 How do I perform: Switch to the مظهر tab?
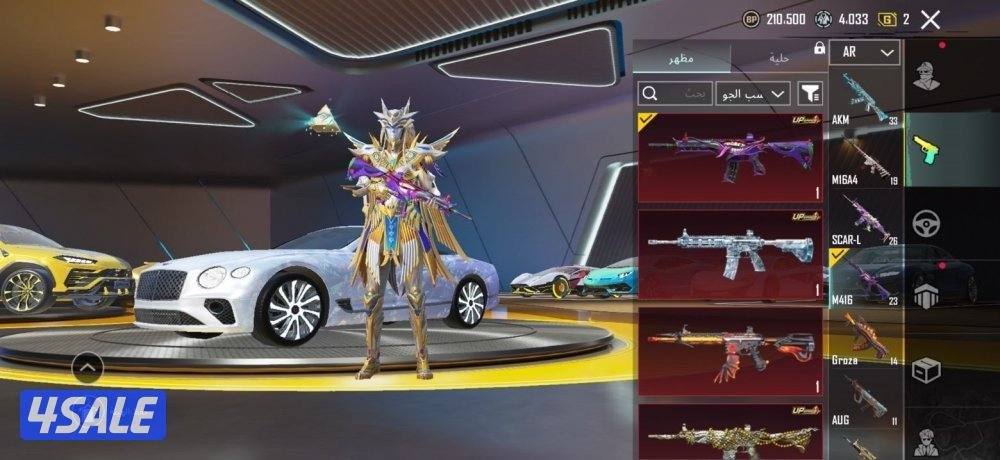[682, 60]
